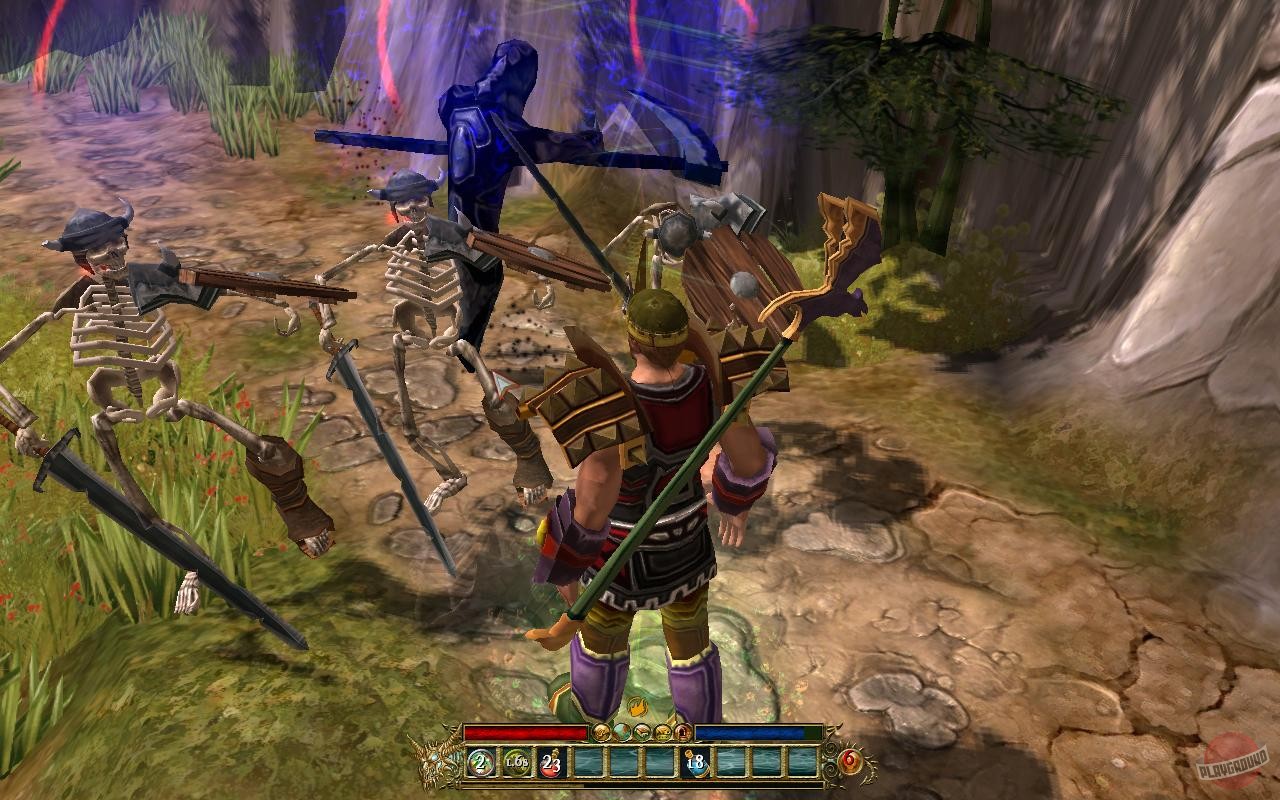
Task: Click the flame crest above the action bar
Action: pos(638,707)
